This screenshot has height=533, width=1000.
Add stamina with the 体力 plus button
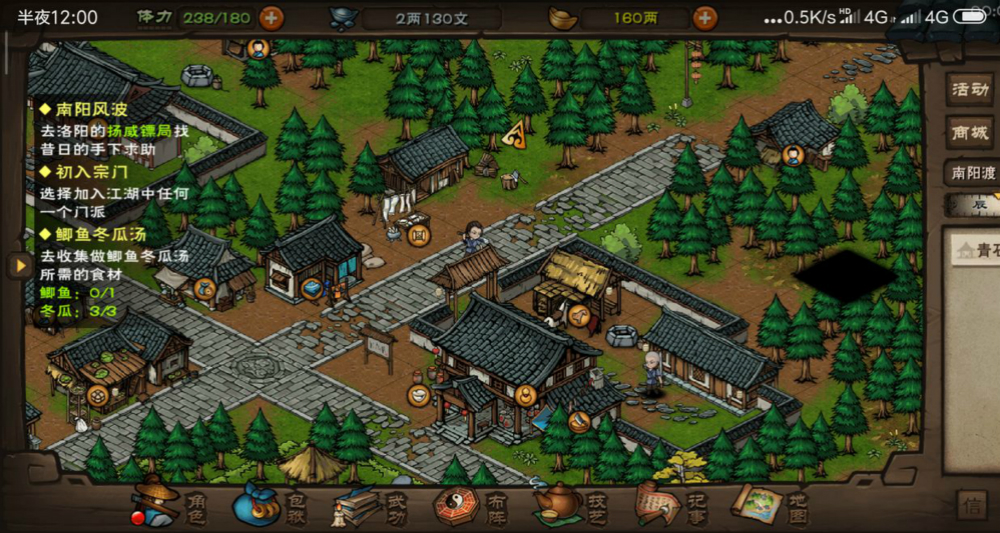(271, 17)
